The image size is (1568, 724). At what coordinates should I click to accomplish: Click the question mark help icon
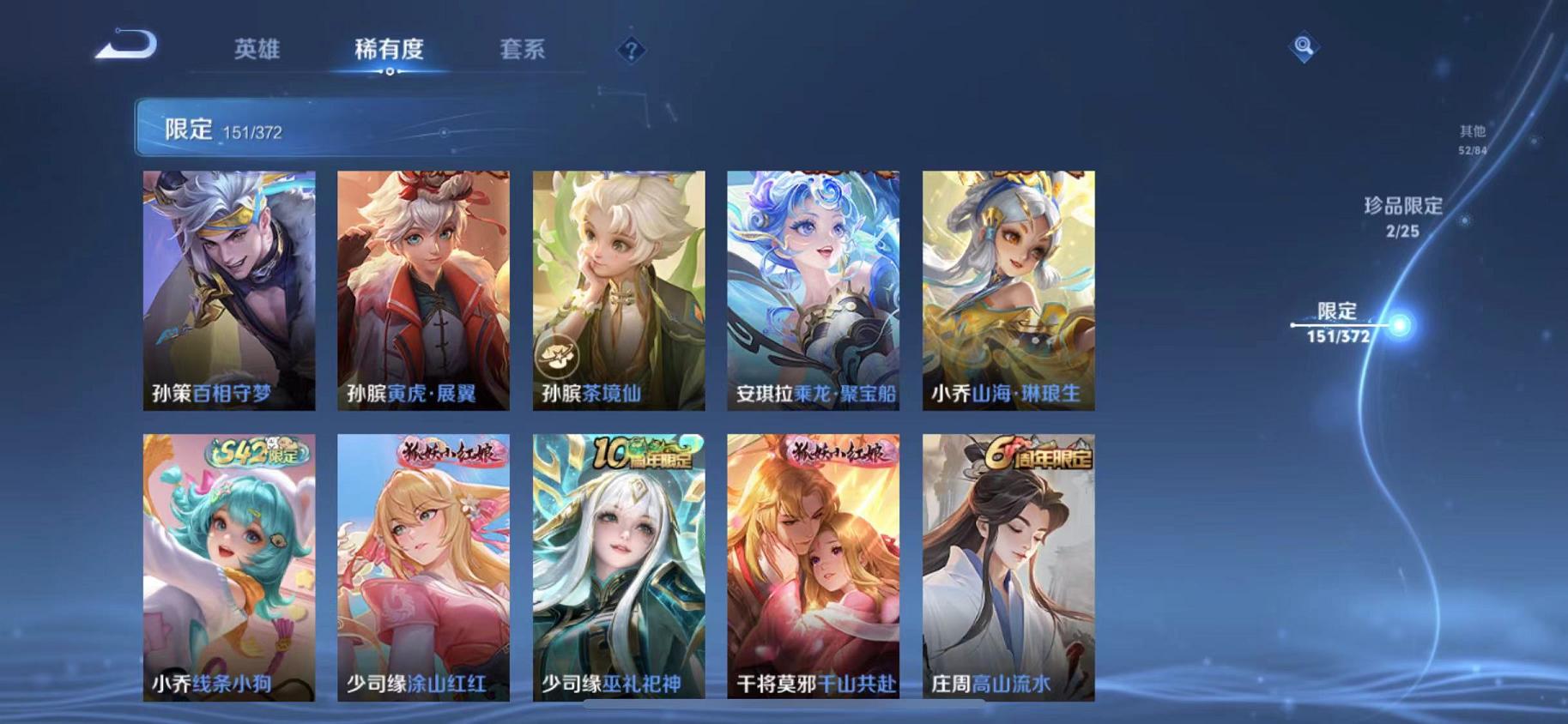click(x=631, y=51)
